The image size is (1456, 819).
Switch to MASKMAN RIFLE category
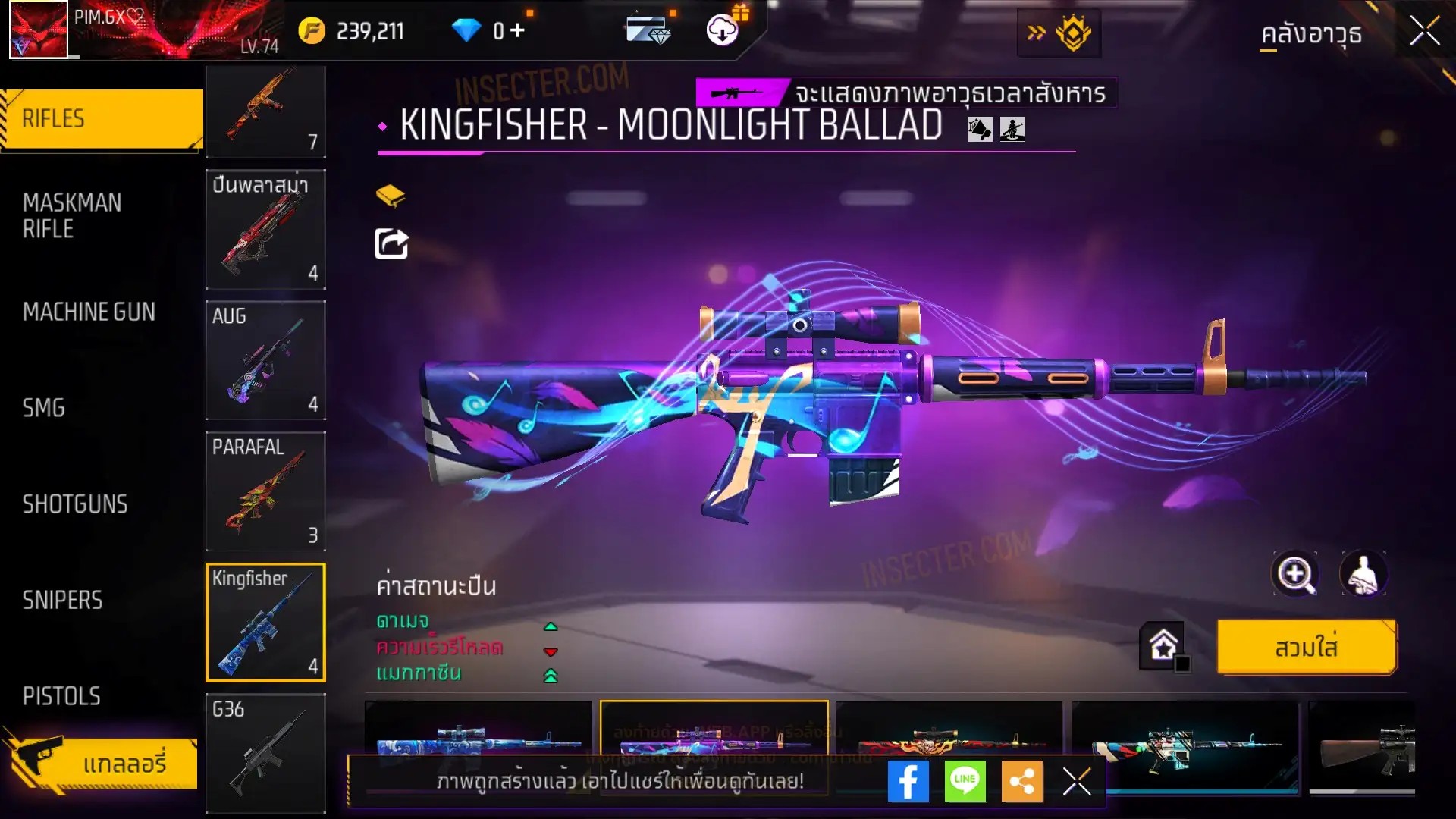(x=72, y=215)
